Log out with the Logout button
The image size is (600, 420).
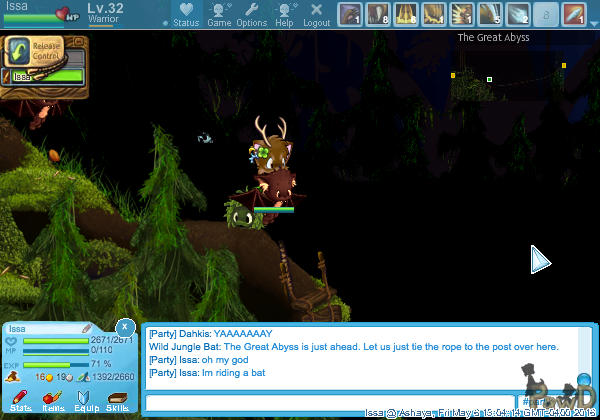316,14
